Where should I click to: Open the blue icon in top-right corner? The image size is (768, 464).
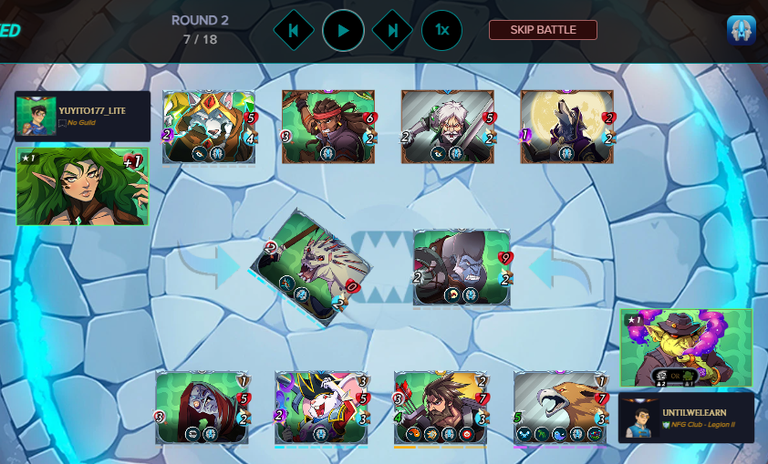741,30
